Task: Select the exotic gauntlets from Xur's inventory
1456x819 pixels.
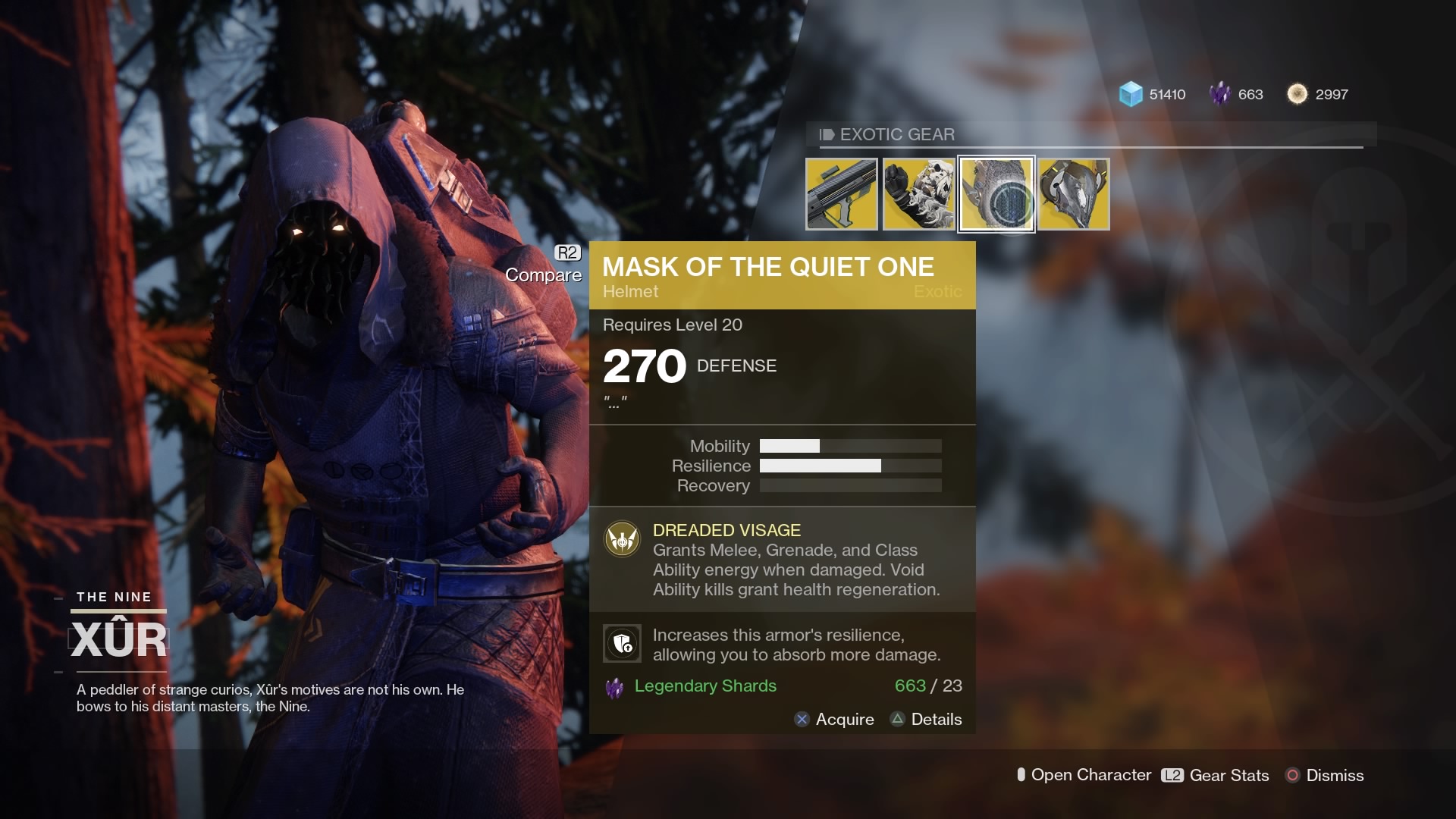Action: (x=920, y=193)
